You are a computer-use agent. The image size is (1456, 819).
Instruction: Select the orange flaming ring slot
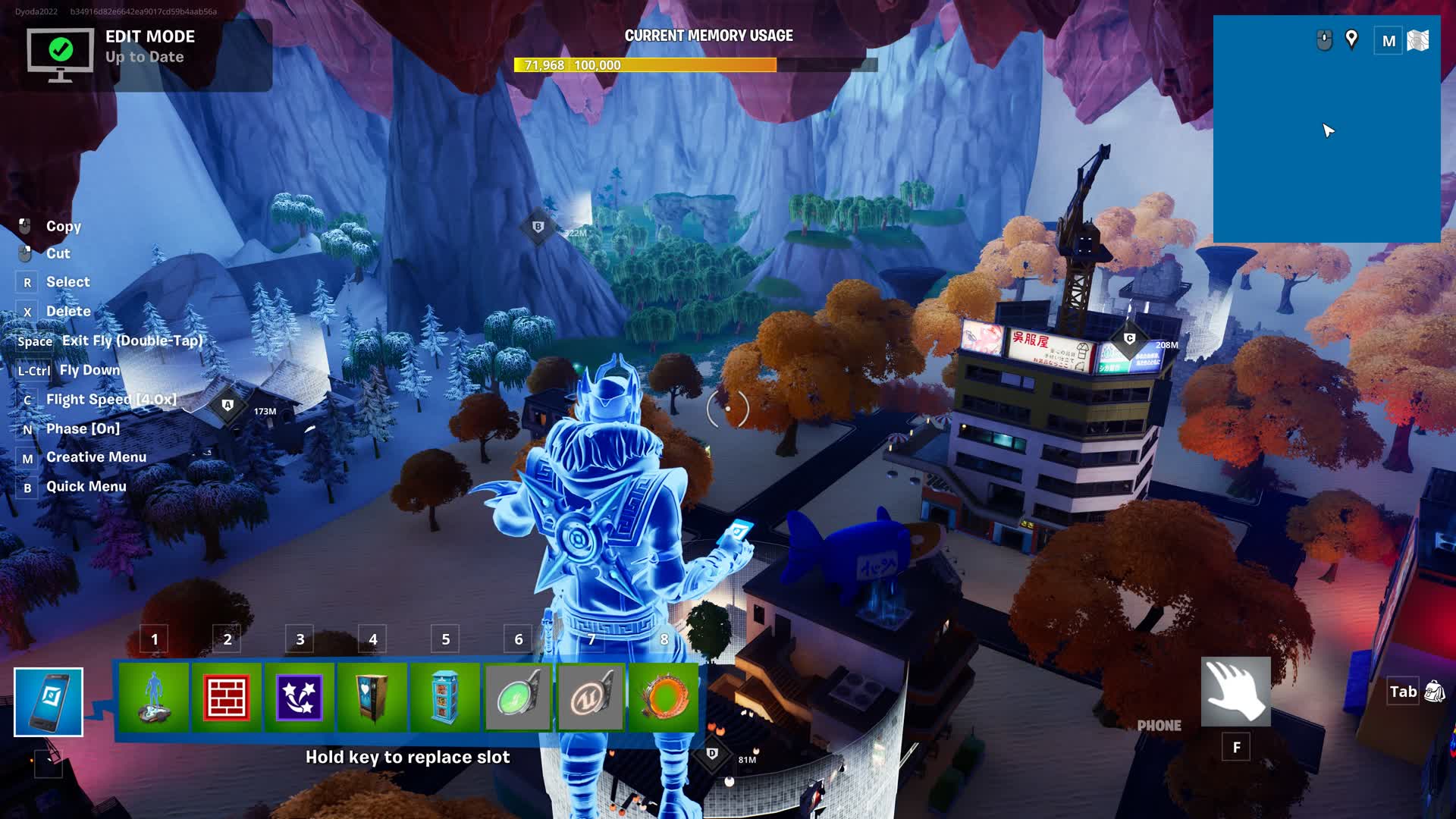[664, 697]
